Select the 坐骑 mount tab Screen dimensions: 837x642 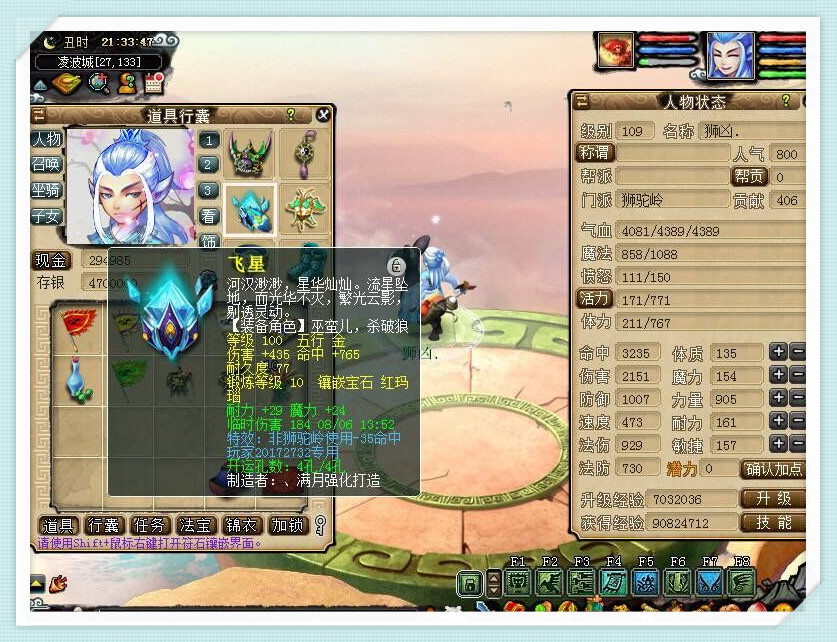47,189
